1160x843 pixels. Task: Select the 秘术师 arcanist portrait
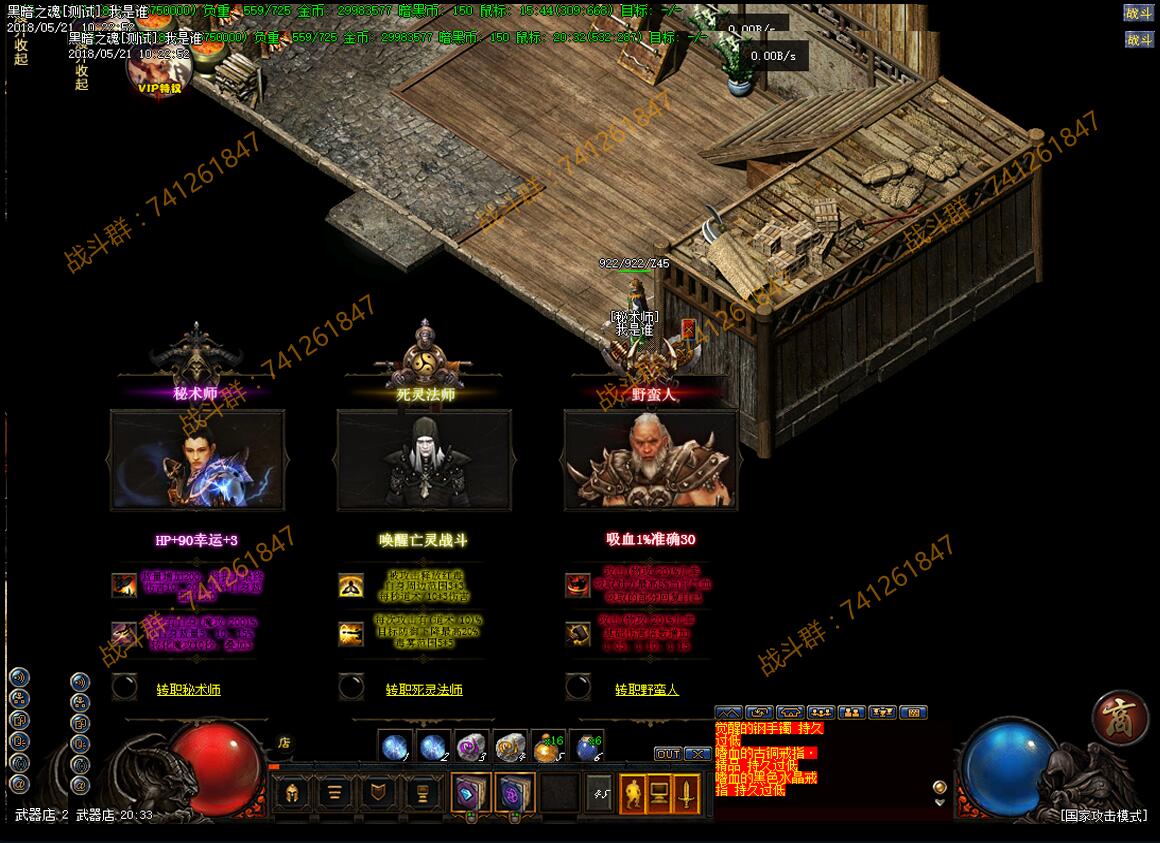click(x=198, y=460)
